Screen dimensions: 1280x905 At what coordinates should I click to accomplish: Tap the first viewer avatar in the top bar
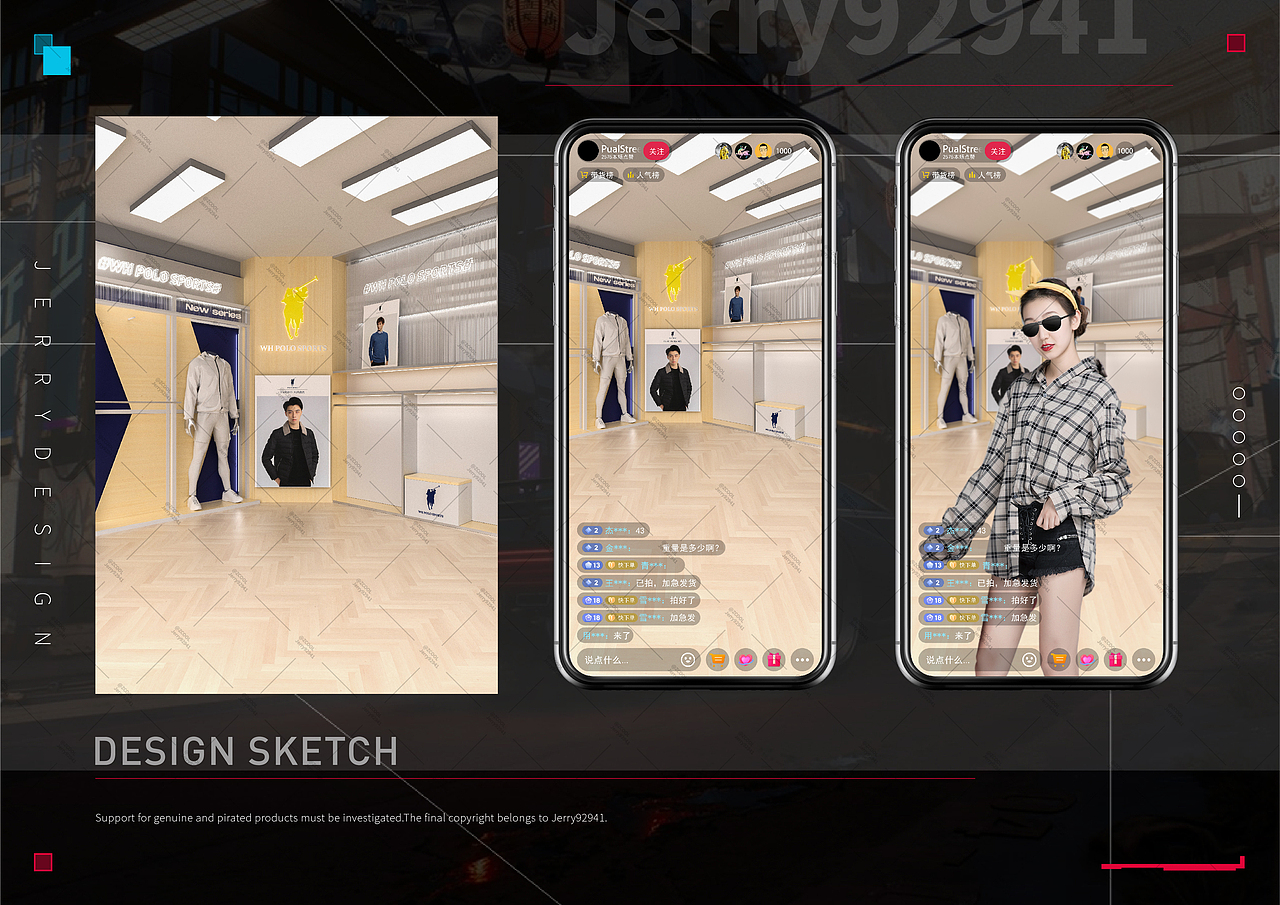[723, 151]
